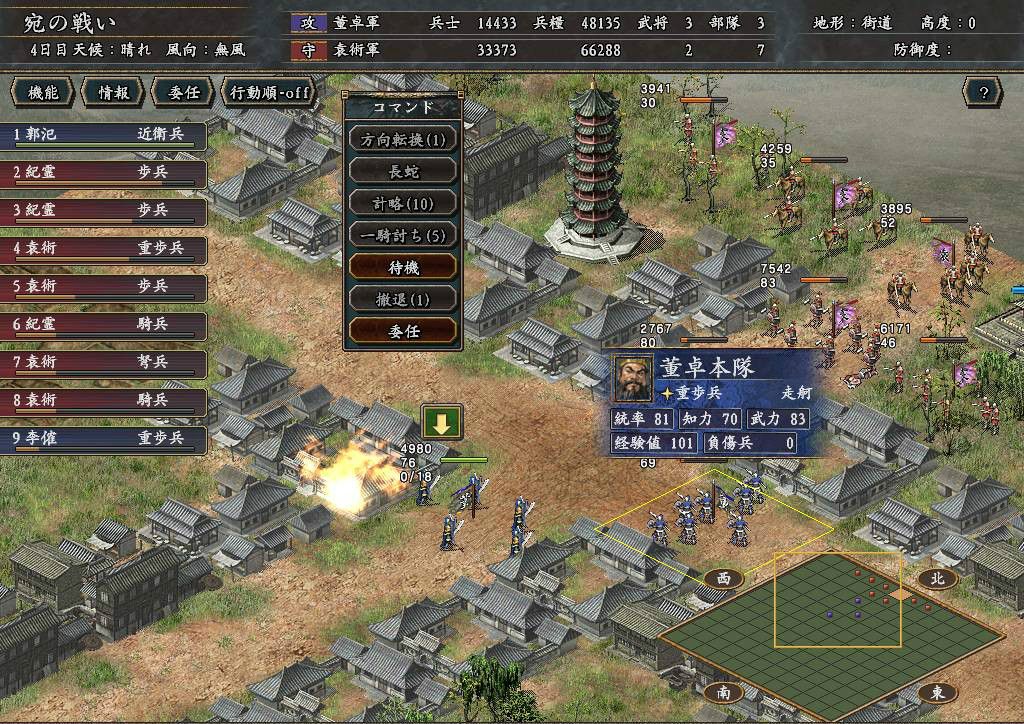
Task: Rotate view with the 北 compass button
Action: (937, 578)
